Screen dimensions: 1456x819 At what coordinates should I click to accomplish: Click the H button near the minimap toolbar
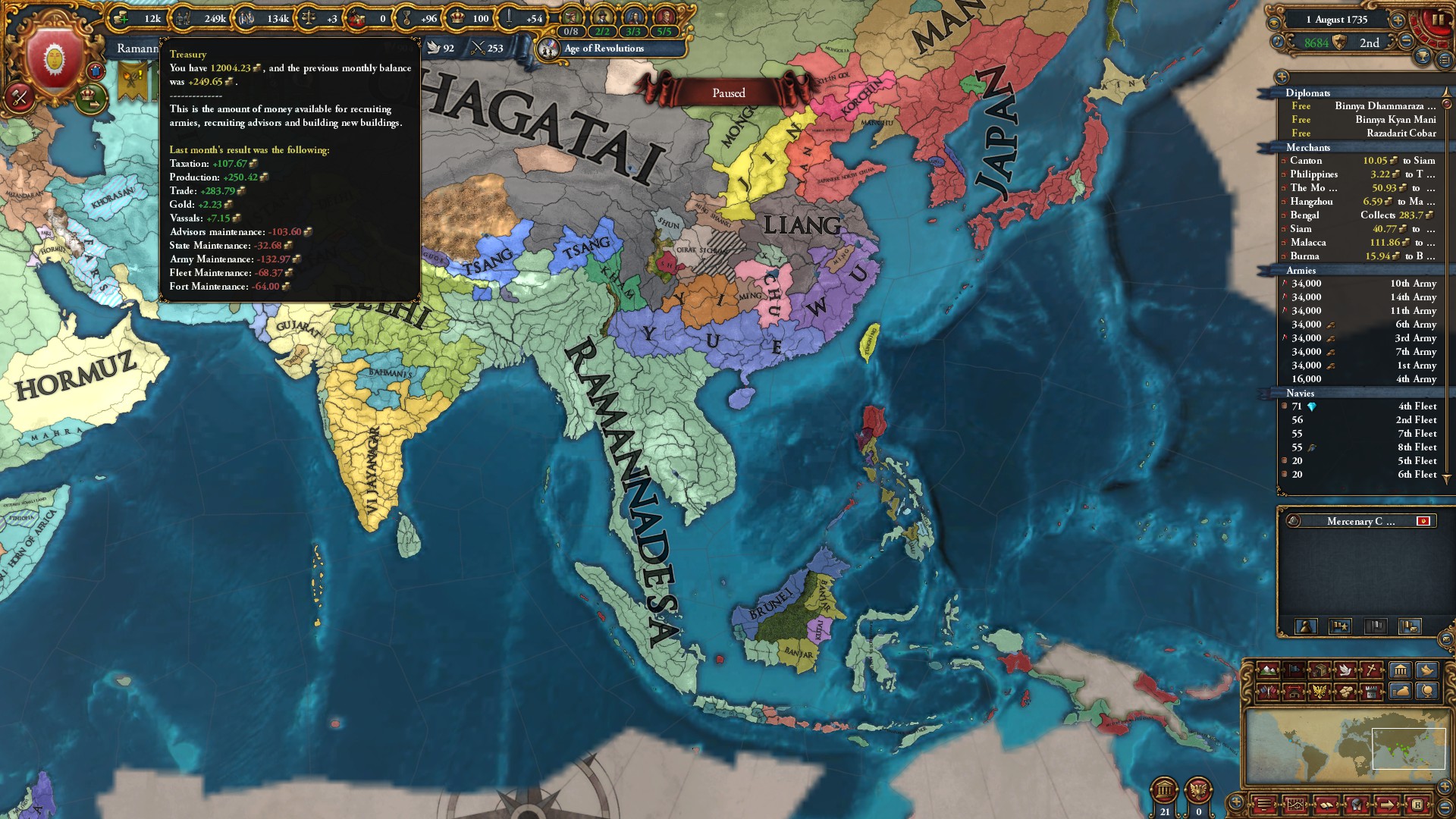pos(1418,805)
